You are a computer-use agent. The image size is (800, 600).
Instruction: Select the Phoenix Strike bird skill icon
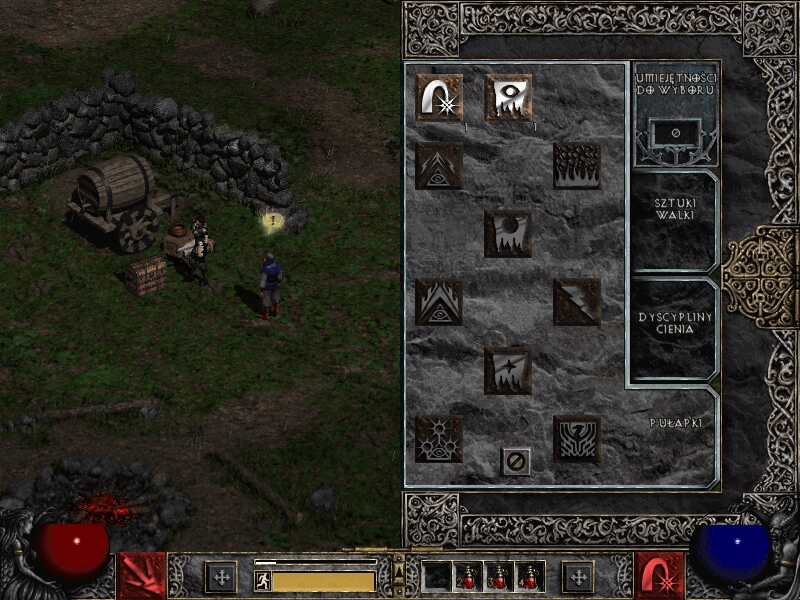tap(577, 438)
